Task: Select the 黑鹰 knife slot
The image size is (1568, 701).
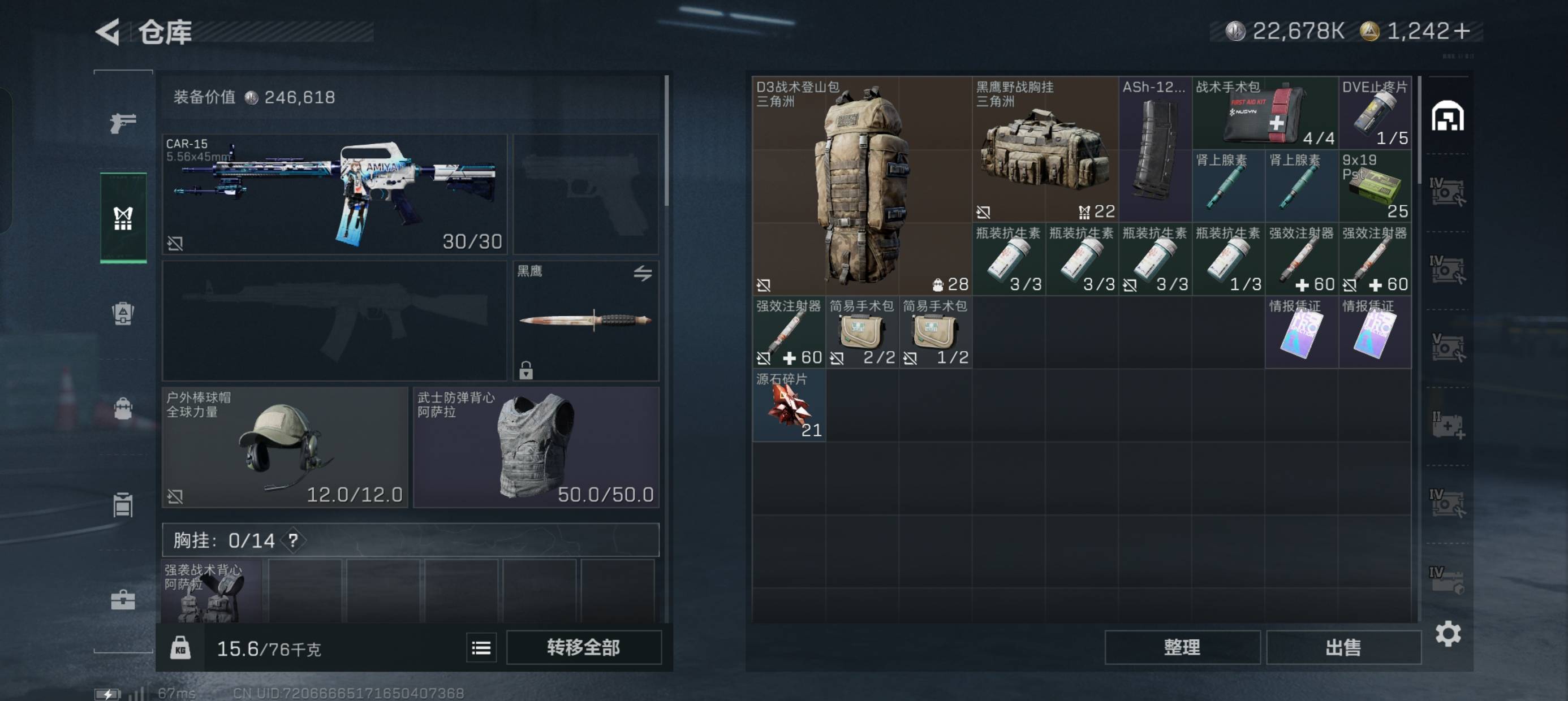Action: (x=585, y=320)
